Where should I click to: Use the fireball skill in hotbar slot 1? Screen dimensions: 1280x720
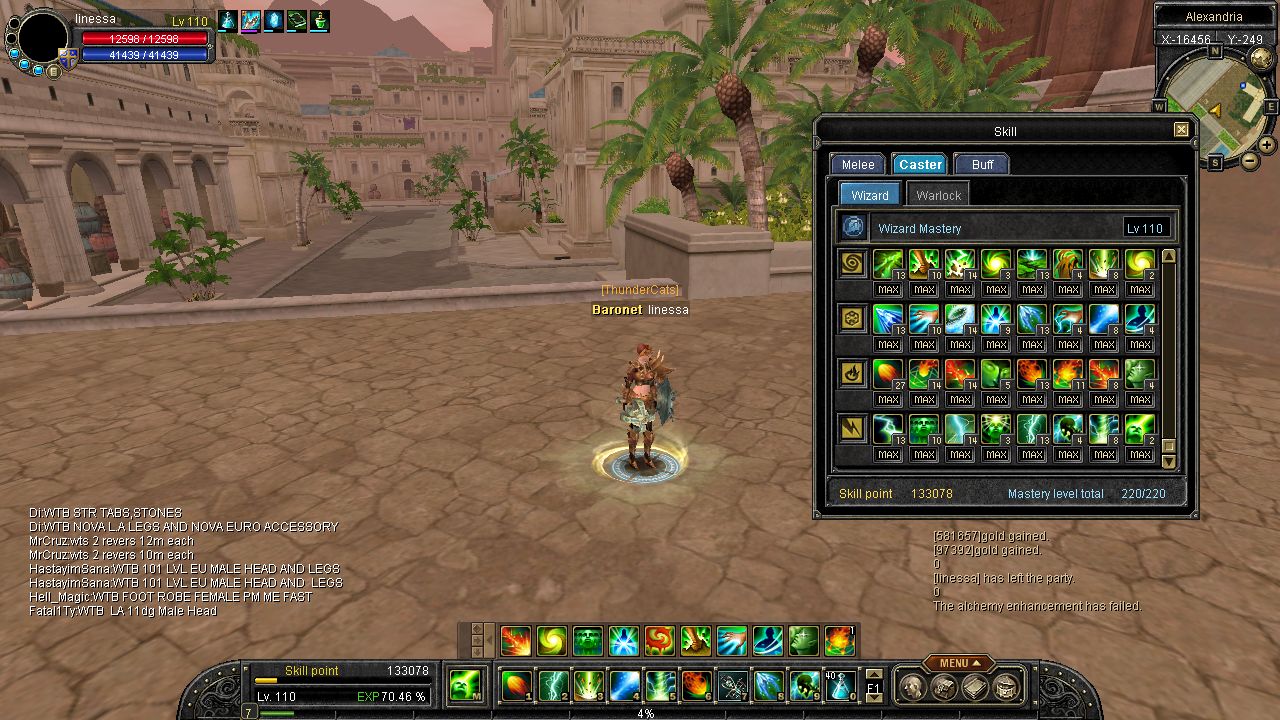pos(517,686)
